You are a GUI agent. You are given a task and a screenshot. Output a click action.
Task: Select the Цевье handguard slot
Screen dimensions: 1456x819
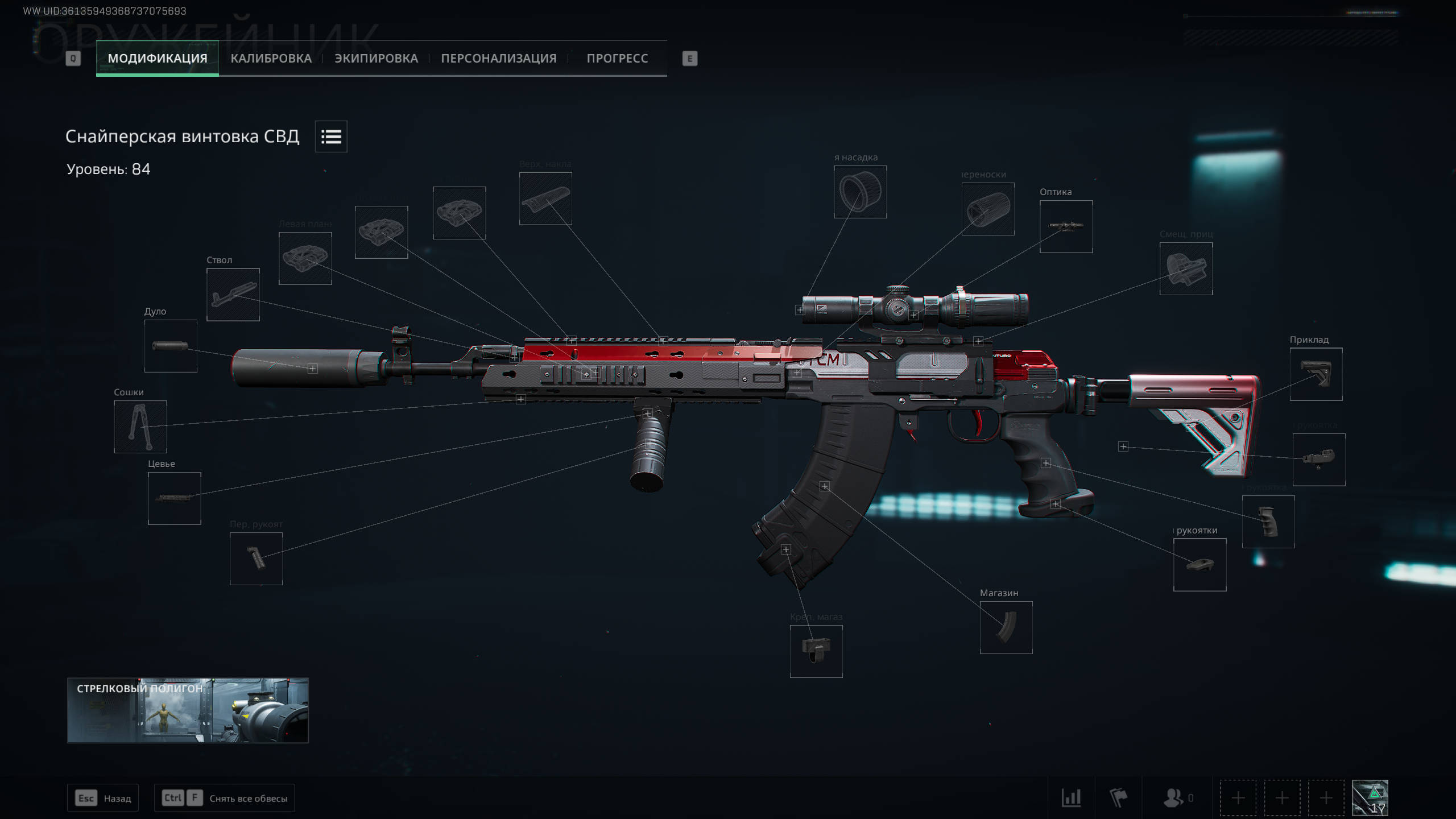174,498
